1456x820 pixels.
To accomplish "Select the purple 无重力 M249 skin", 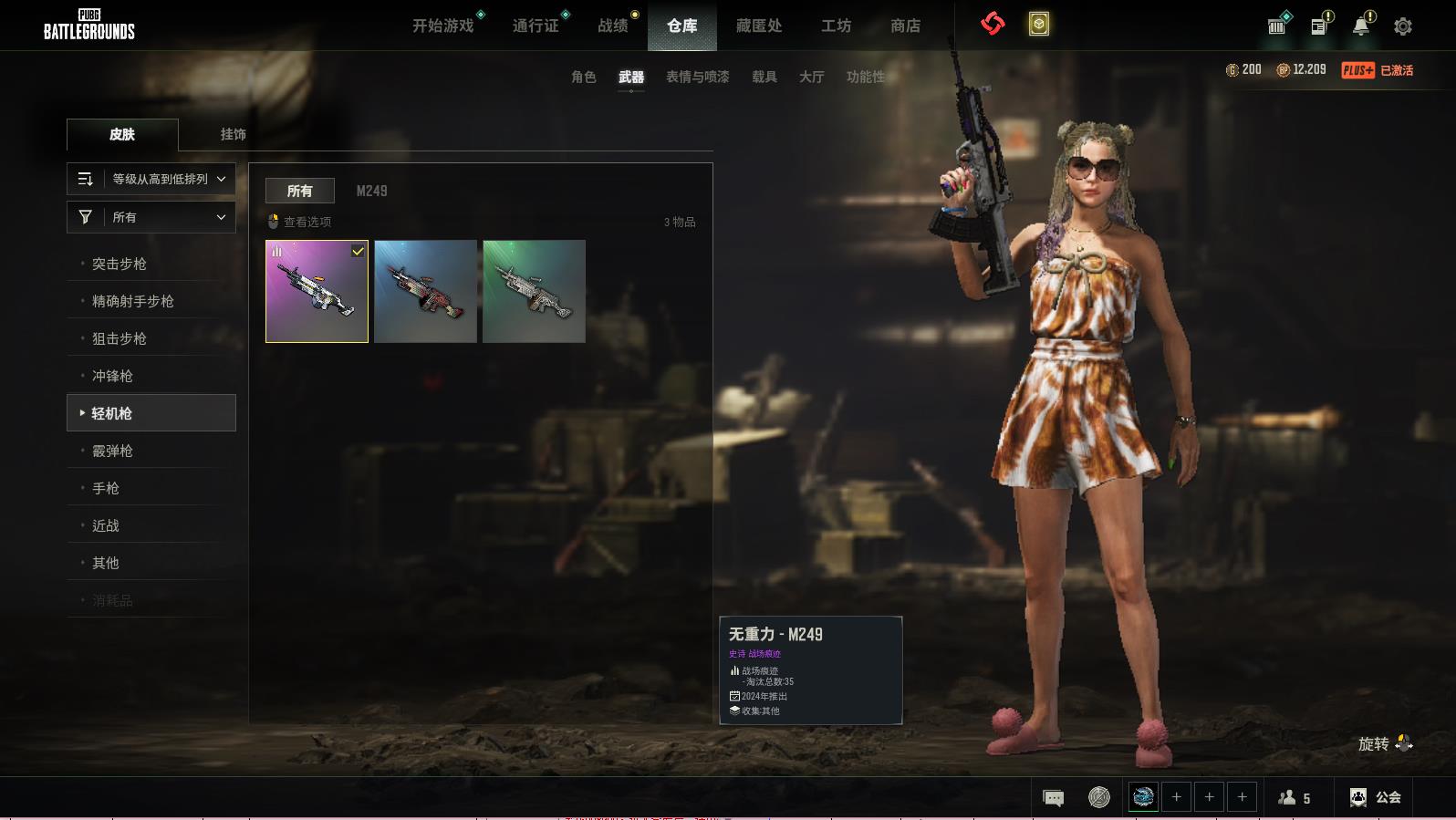I will 317,292.
